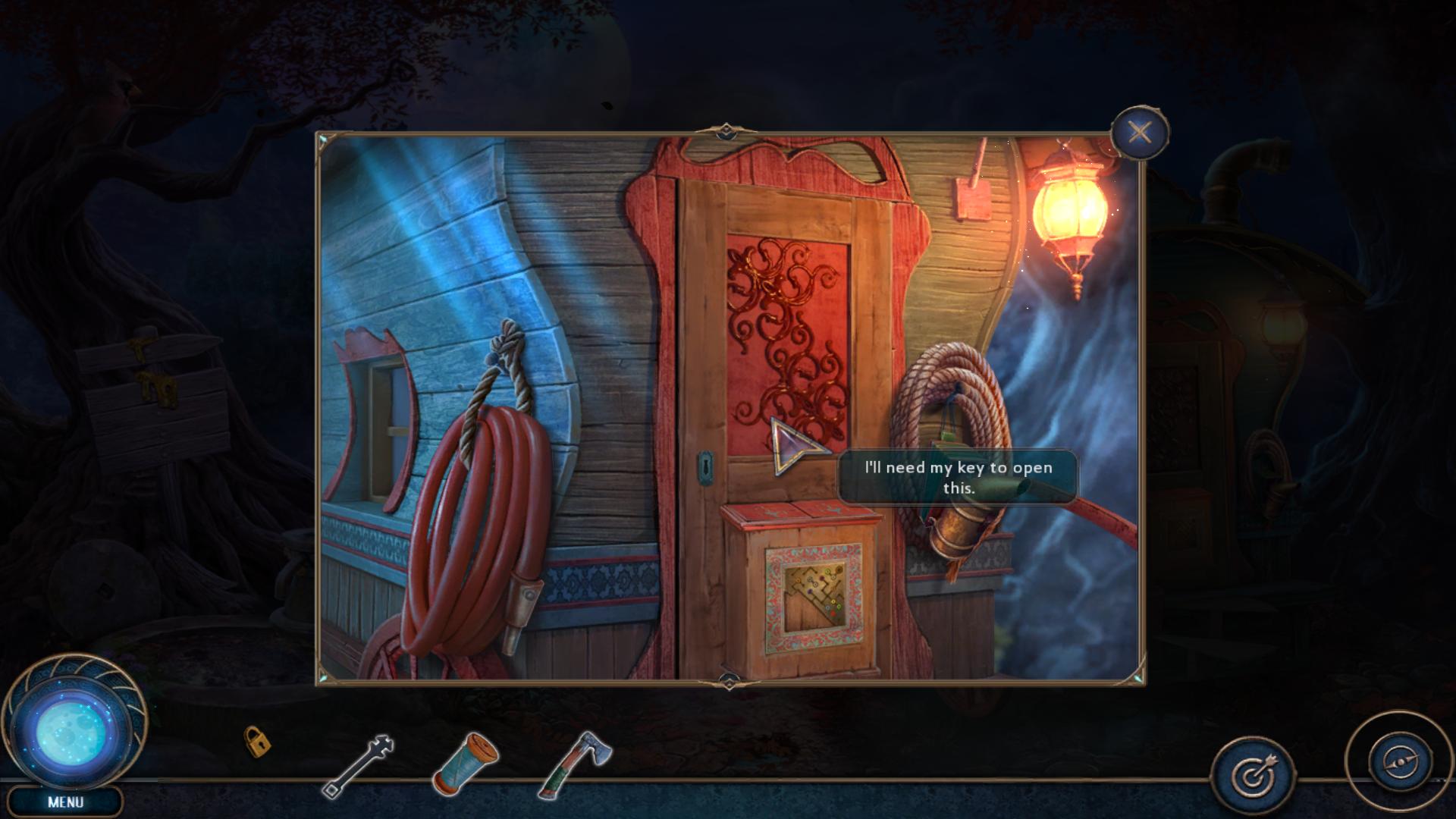1456x819 pixels.
Task: Open the compass map button
Action: coord(1400,761)
